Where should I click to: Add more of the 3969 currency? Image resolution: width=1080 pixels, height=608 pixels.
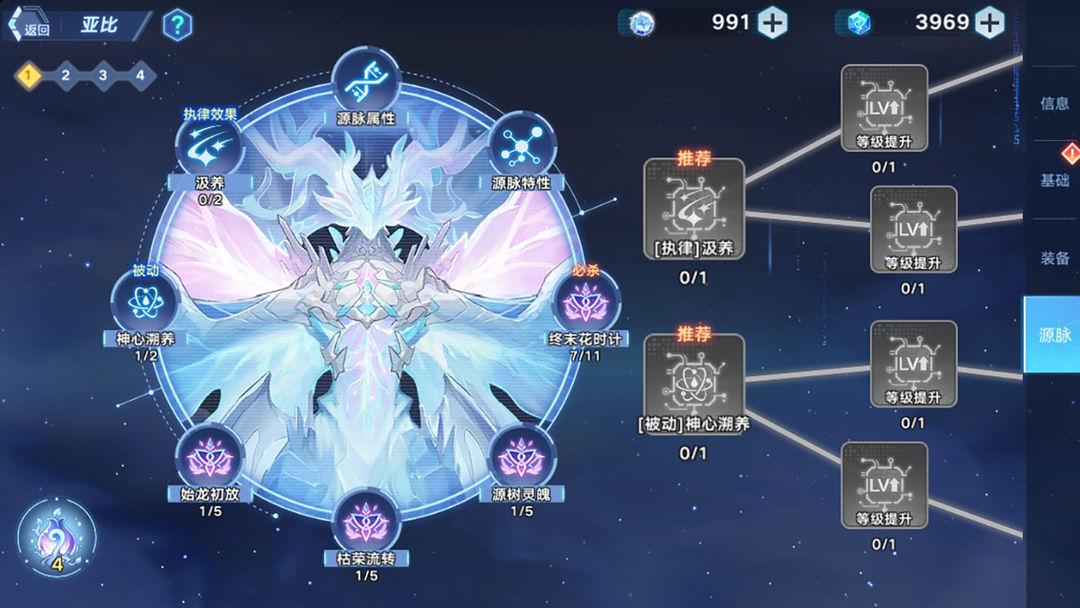point(989,22)
